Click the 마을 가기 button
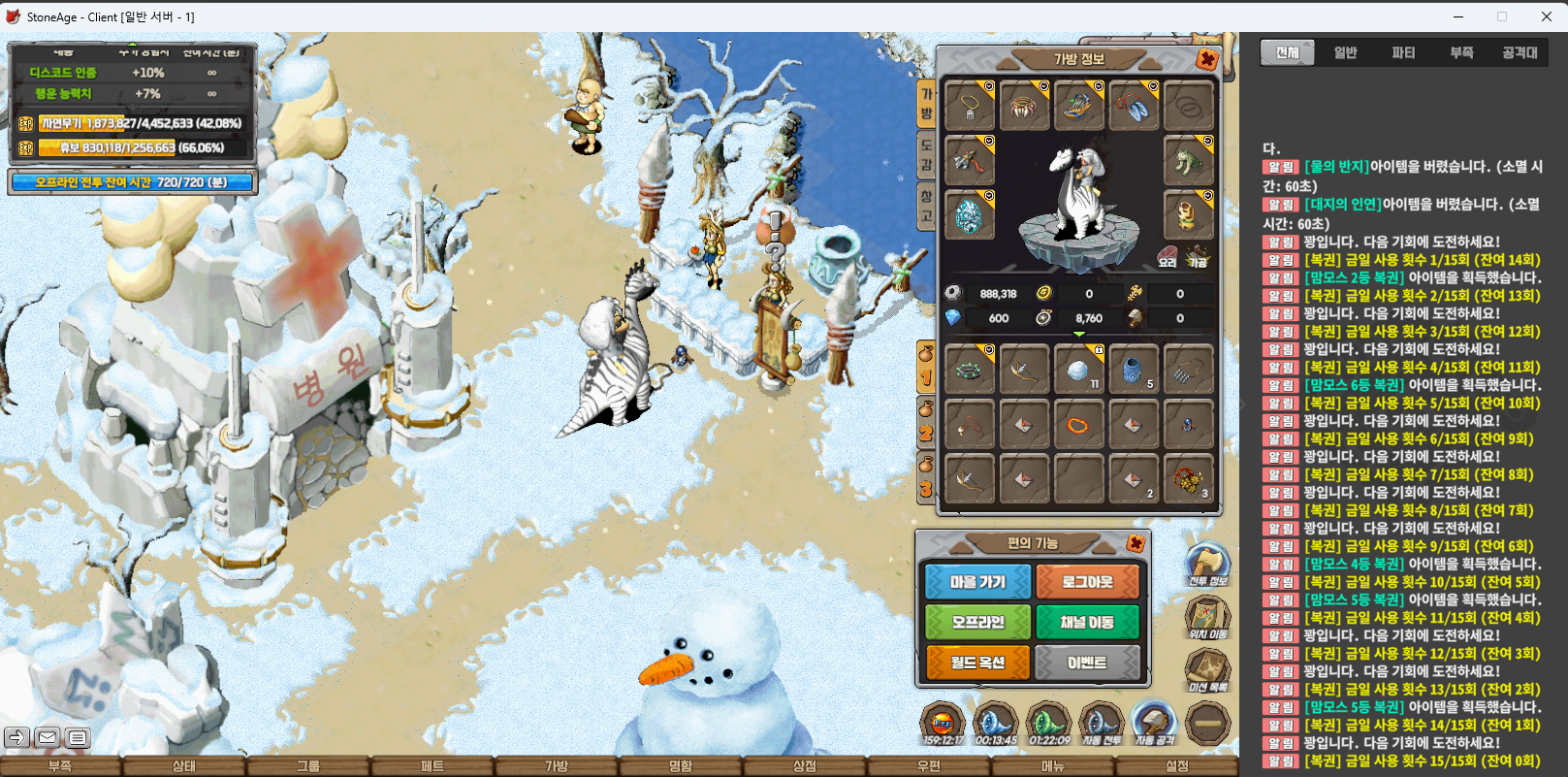 point(977,582)
